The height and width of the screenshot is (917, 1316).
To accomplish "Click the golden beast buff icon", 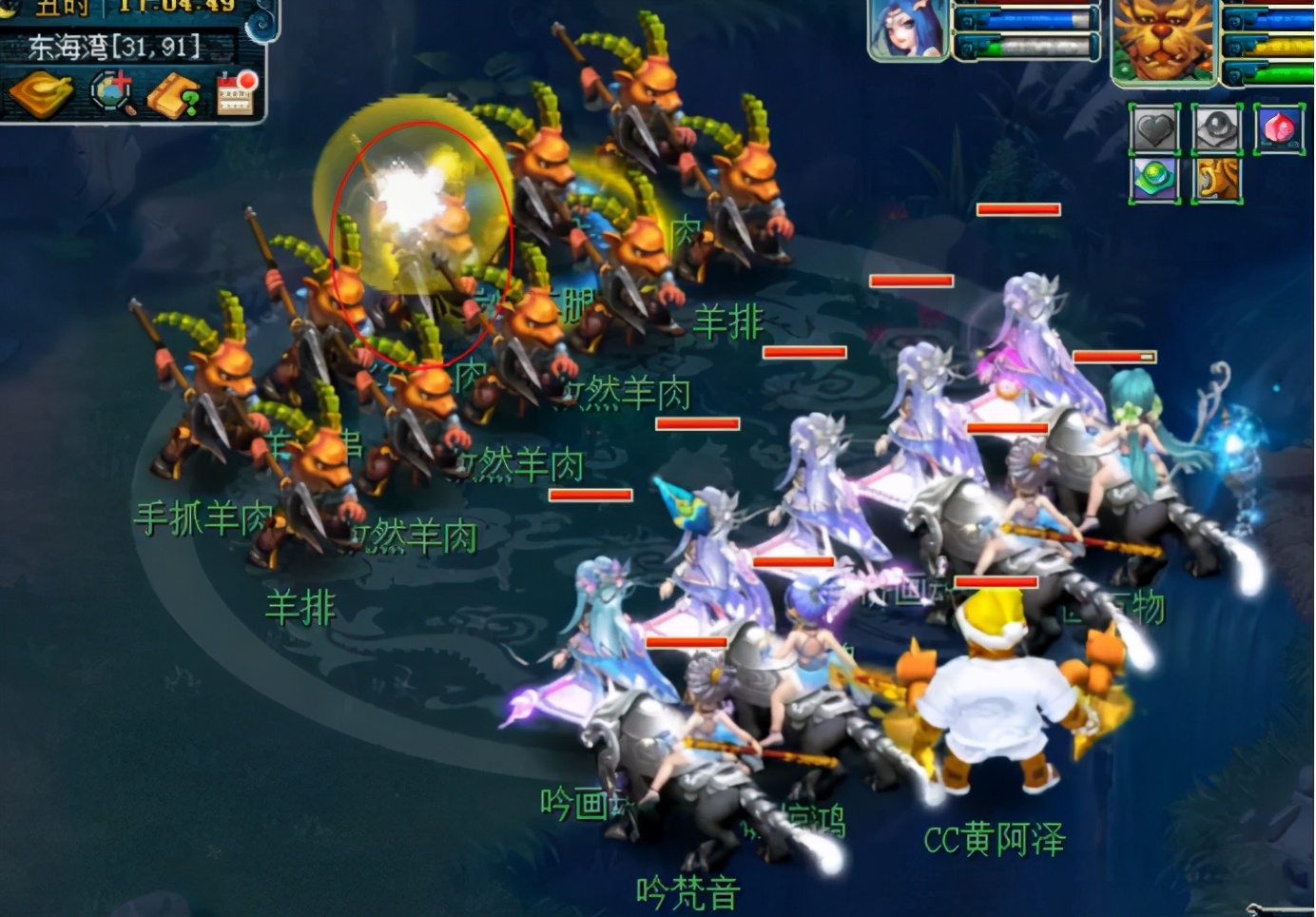I will 1216,179.
